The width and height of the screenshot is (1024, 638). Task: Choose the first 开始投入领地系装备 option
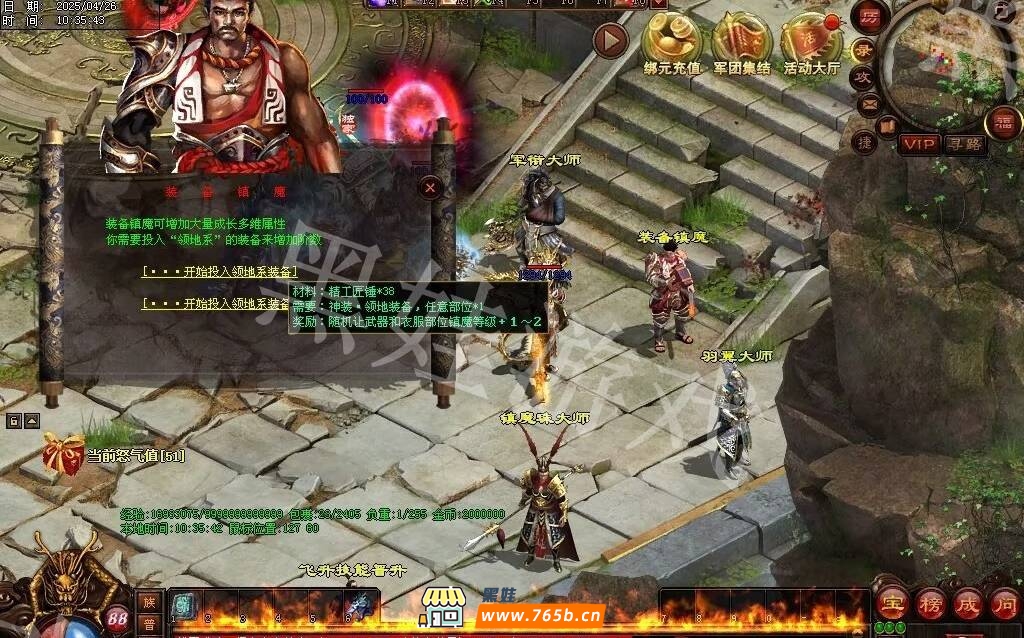(220, 271)
